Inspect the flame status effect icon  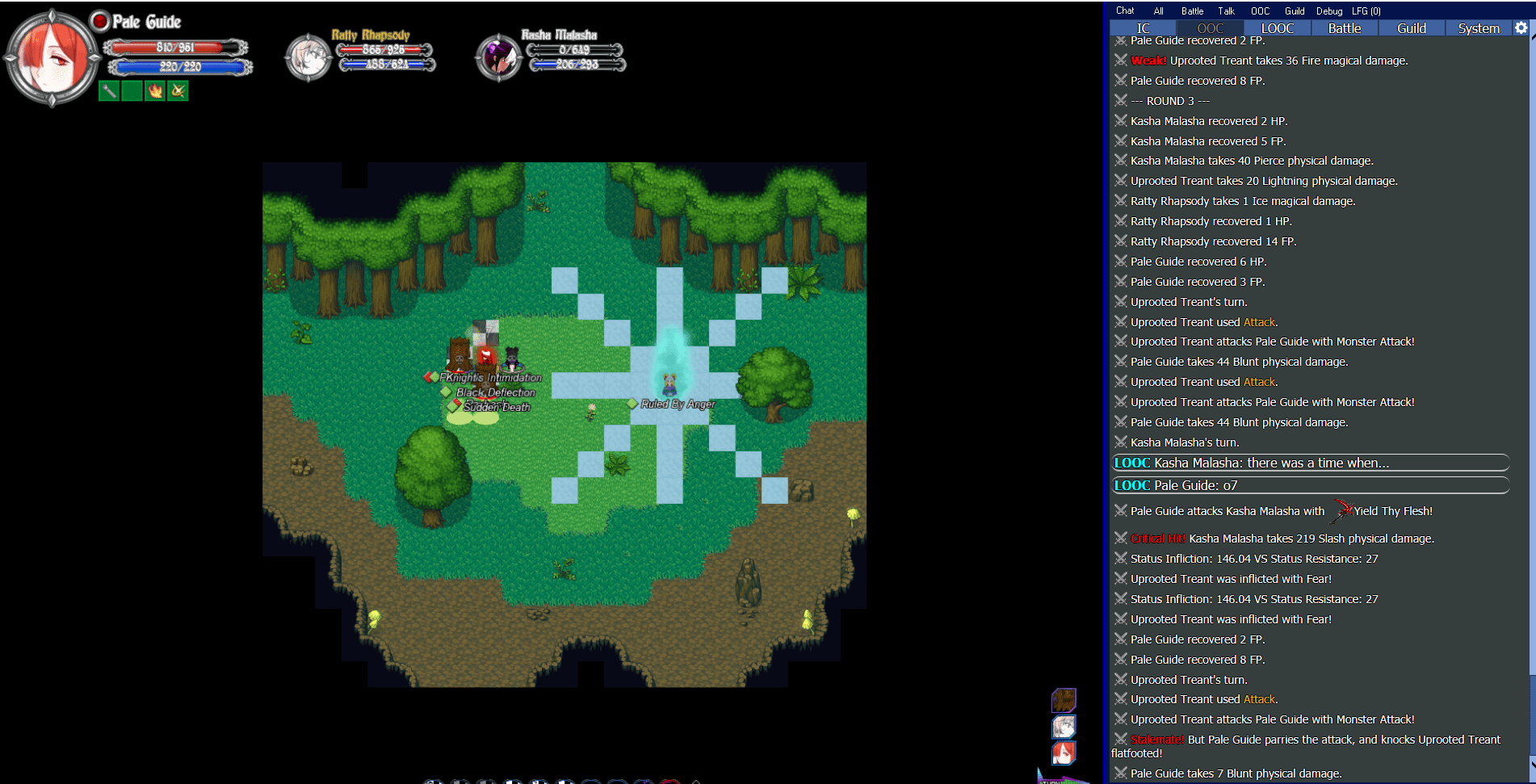pos(155,91)
